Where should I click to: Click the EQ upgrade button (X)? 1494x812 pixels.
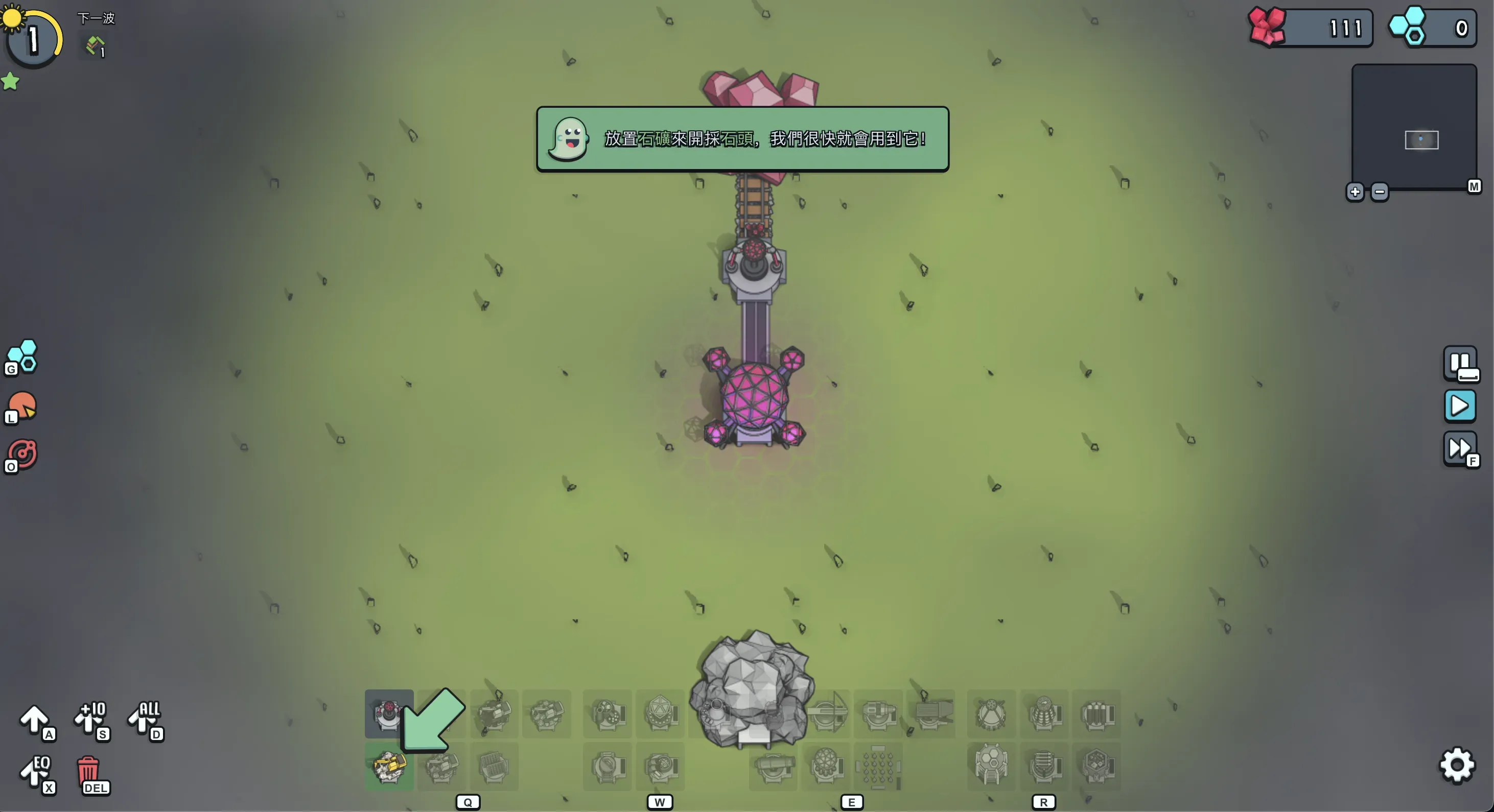(x=36, y=774)
